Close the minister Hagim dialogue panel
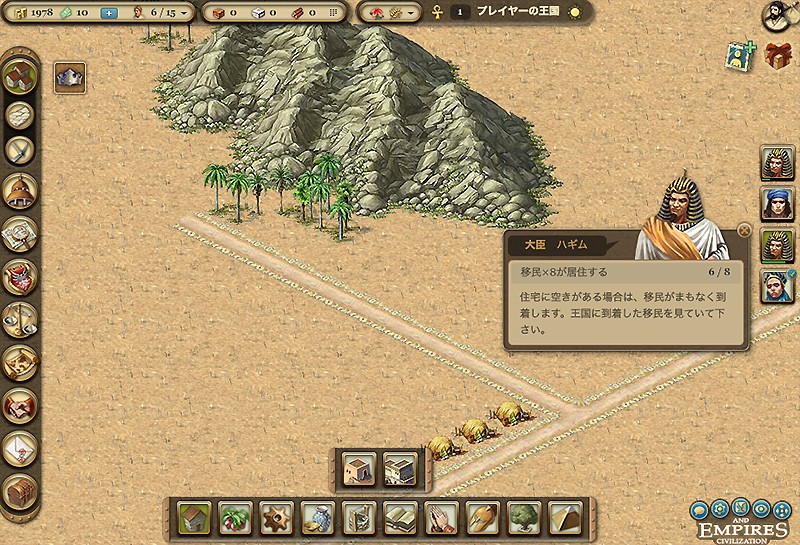800x545 pixels. (743, 230)
